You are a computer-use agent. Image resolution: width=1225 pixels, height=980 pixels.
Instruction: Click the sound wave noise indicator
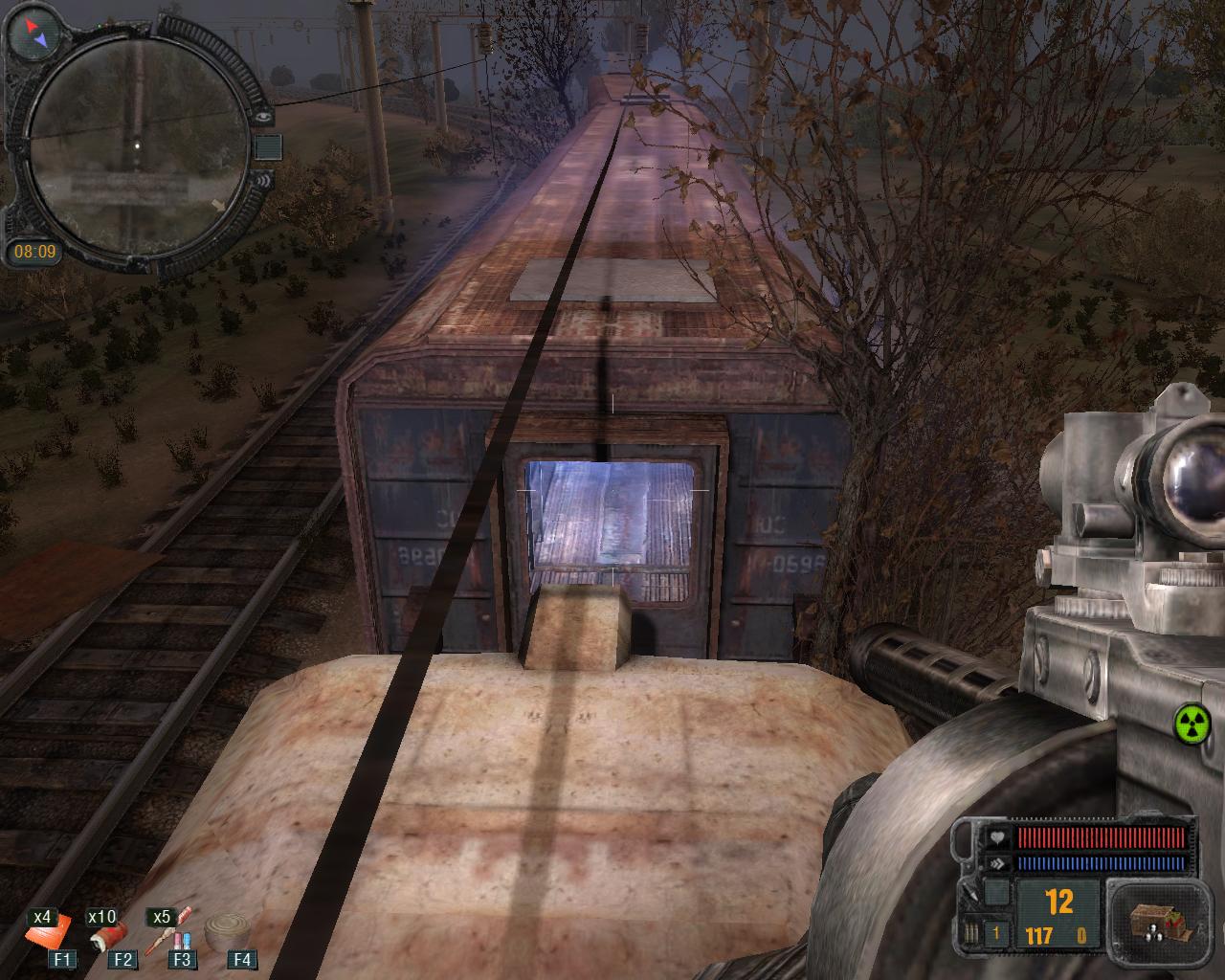[x=265, y=178]
